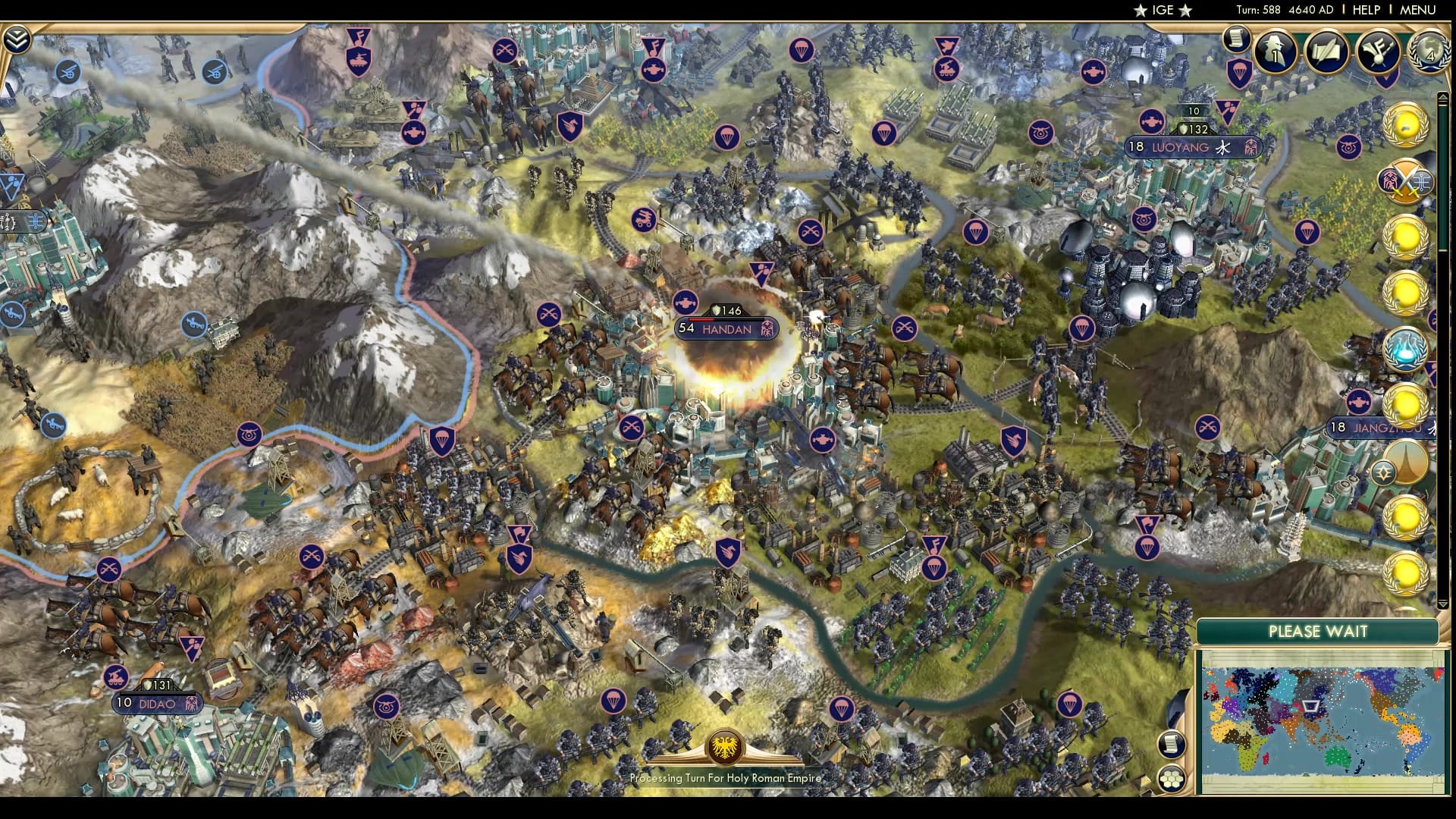Click the viewport rectangle on the minimap
Image resolution: width=1456 pixels, height=819 pixels.
(1310, 708)
